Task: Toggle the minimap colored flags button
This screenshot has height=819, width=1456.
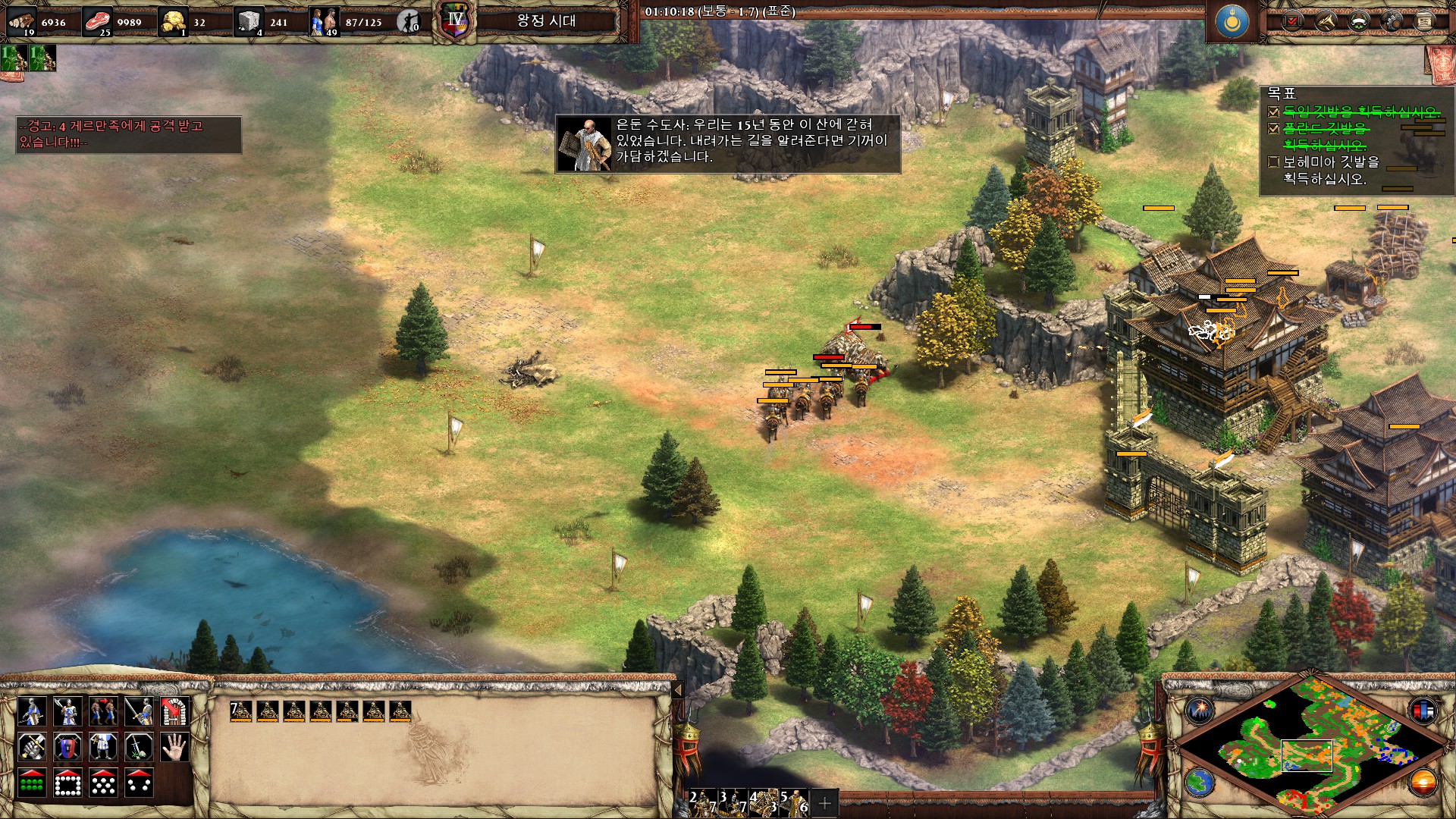Action: click(1423, 711)
